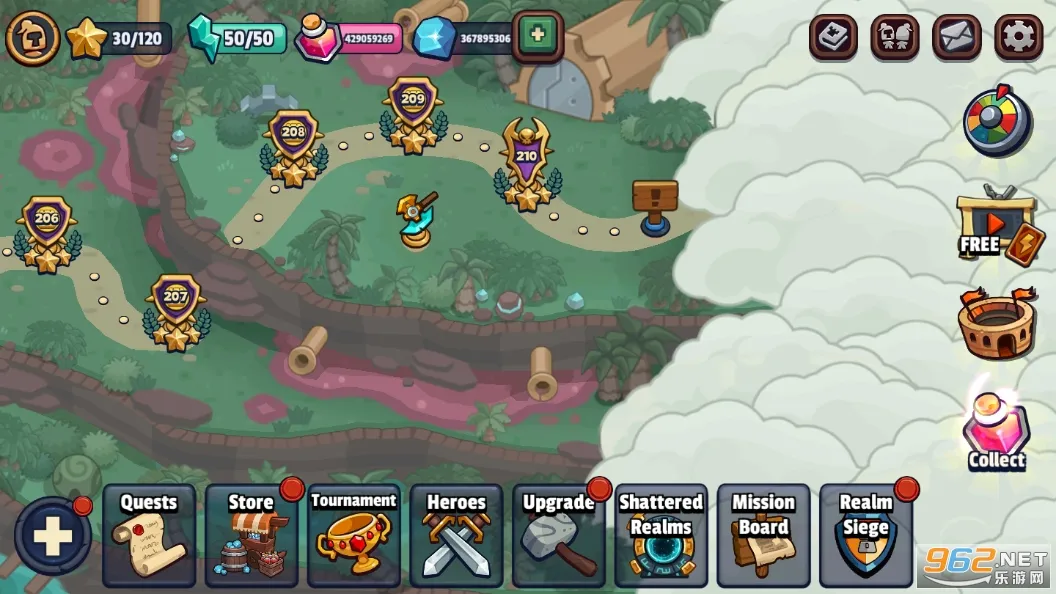Open the settings gear

click(1018, 37)
